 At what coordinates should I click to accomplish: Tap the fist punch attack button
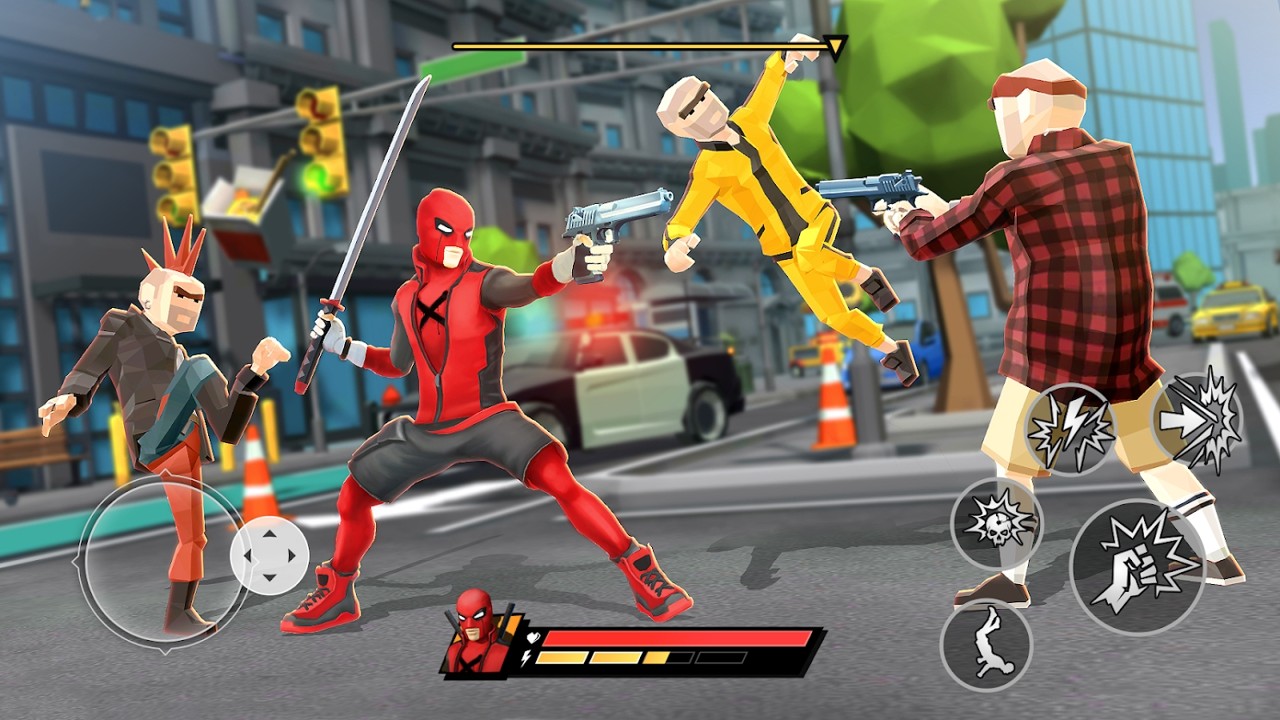point(1137,567)
